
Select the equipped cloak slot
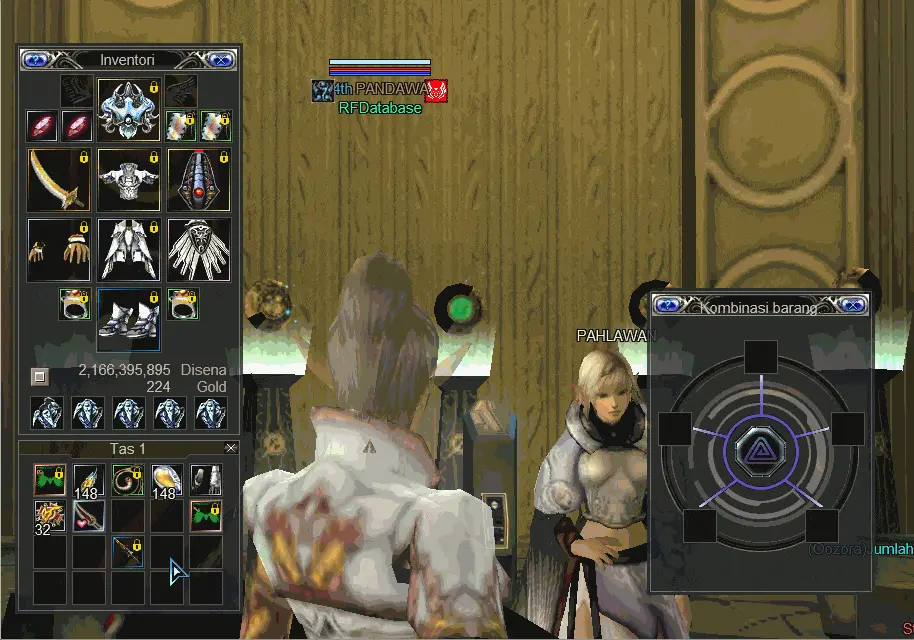tap(199, 249)
